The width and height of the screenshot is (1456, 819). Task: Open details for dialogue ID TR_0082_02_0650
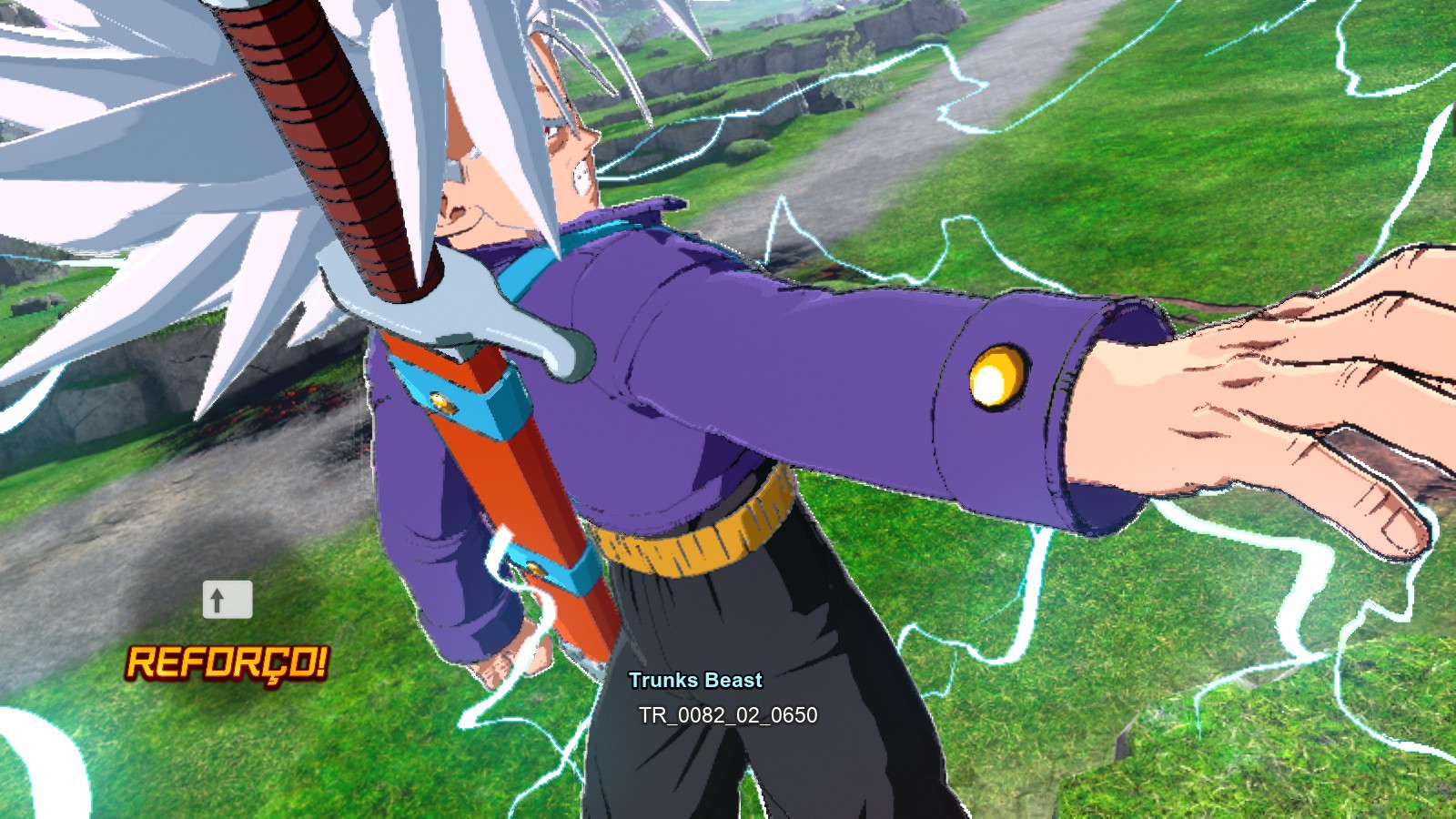728,716
